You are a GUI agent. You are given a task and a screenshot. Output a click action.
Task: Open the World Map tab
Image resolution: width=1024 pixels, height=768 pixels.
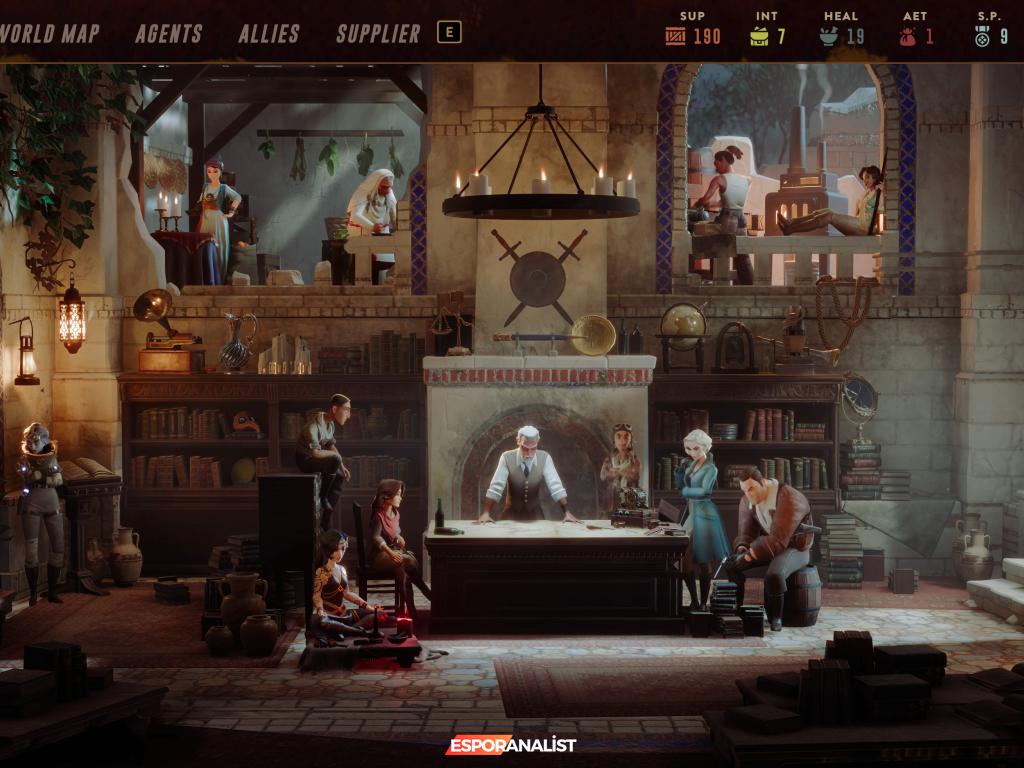tap(50, 33)
